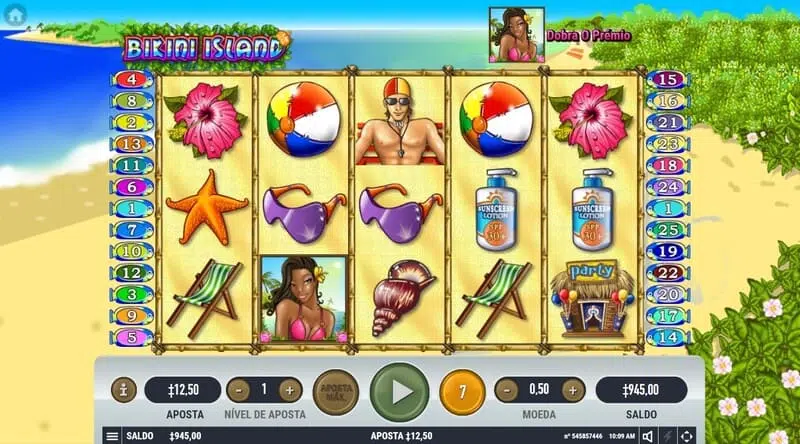
Task: Raise the Moeda coin value
Action: tap(573, 390)
